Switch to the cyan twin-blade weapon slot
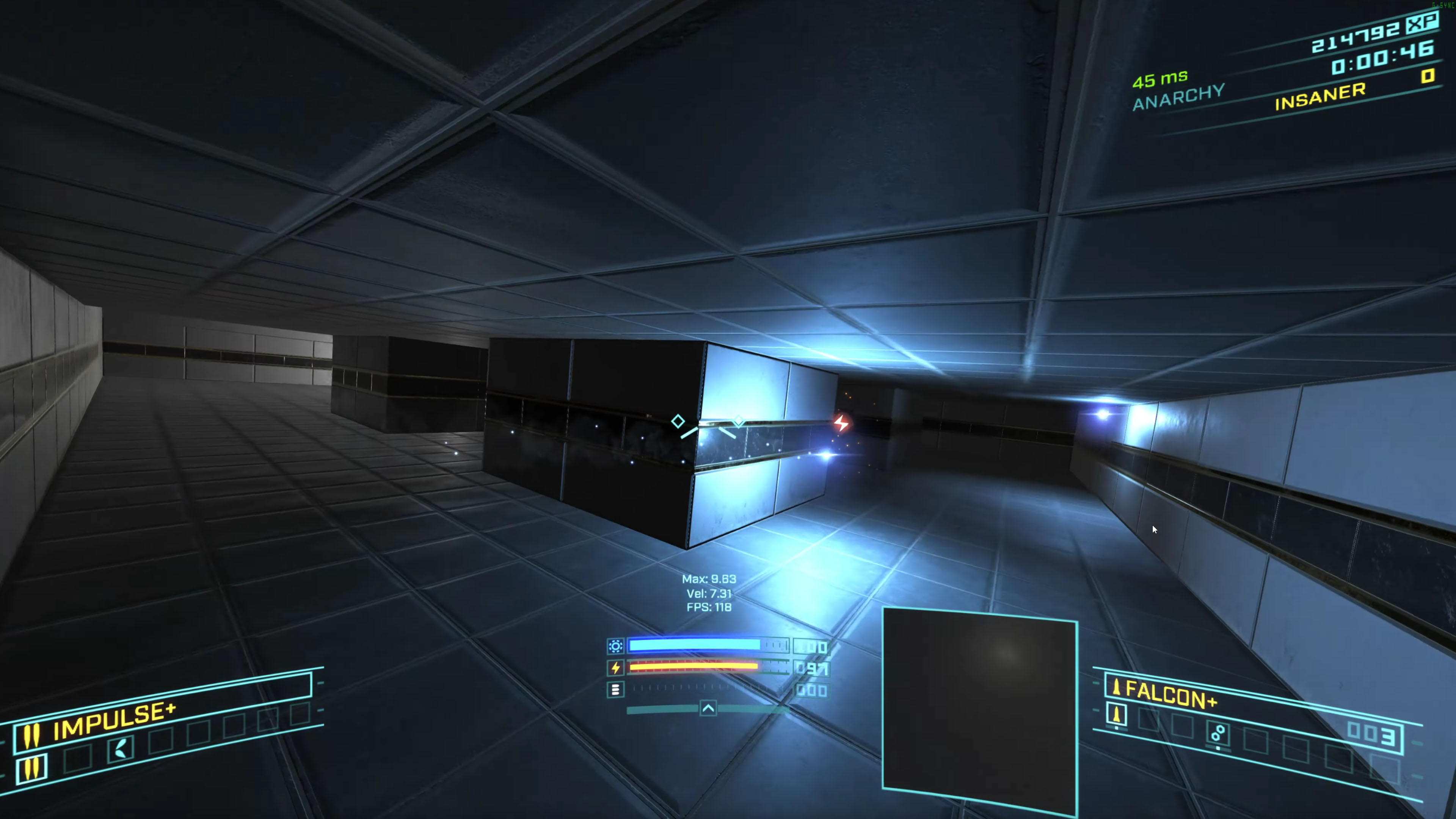This screenshot has height=819, width=1456. pyautogui.click(x=121, y=749)
